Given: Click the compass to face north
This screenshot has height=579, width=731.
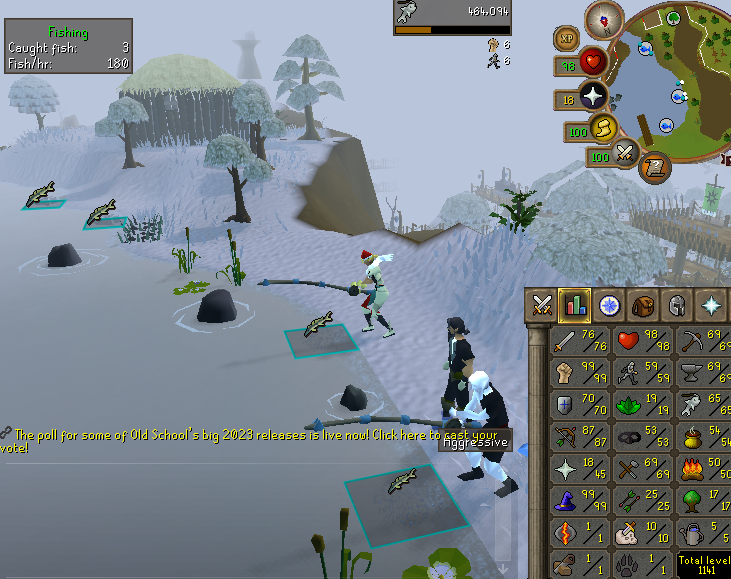Looking at the screenshot, I should (x=604, y=17).
